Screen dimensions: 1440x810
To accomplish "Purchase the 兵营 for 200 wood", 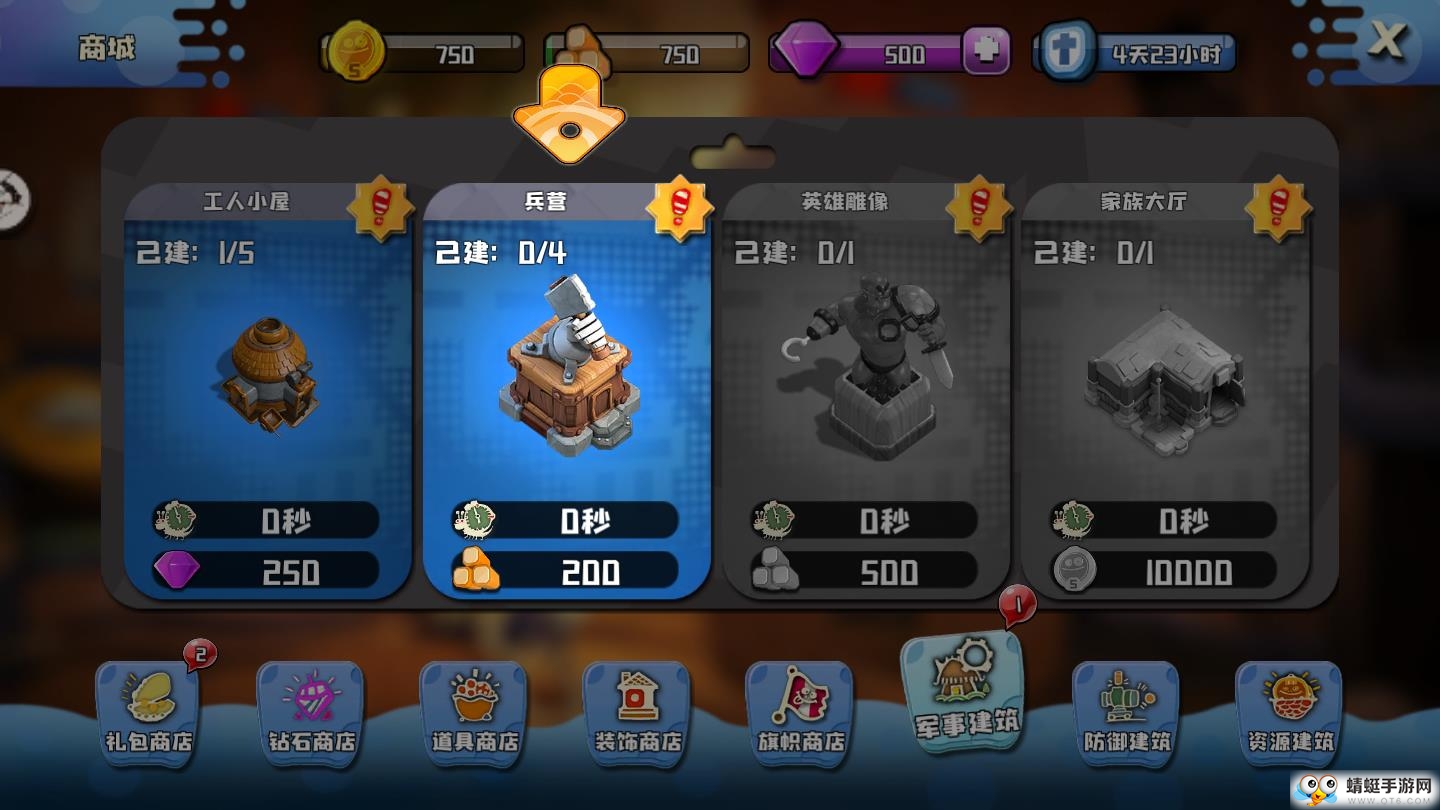I will [567, 571].
